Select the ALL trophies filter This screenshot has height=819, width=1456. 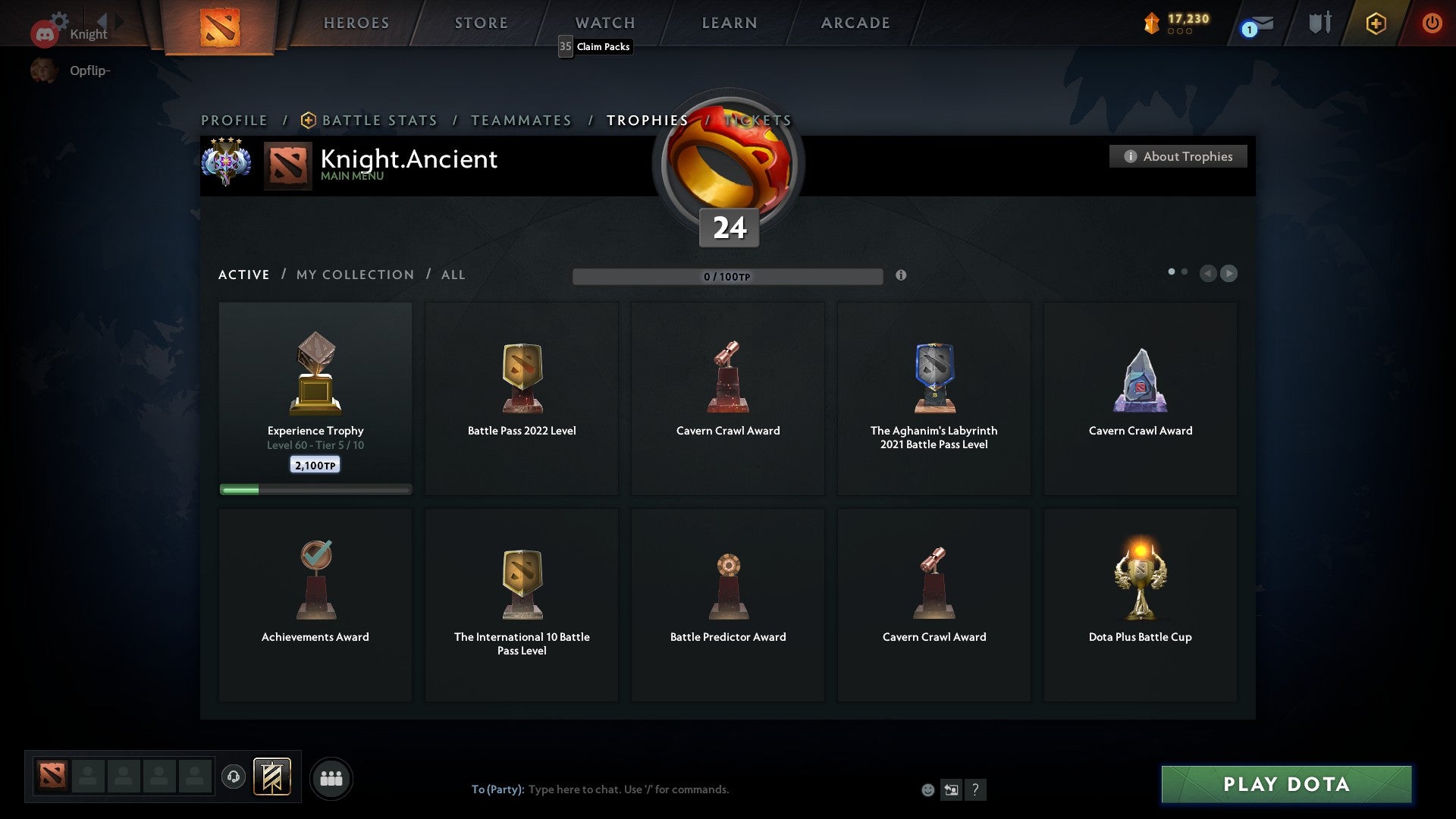(453, 275)
